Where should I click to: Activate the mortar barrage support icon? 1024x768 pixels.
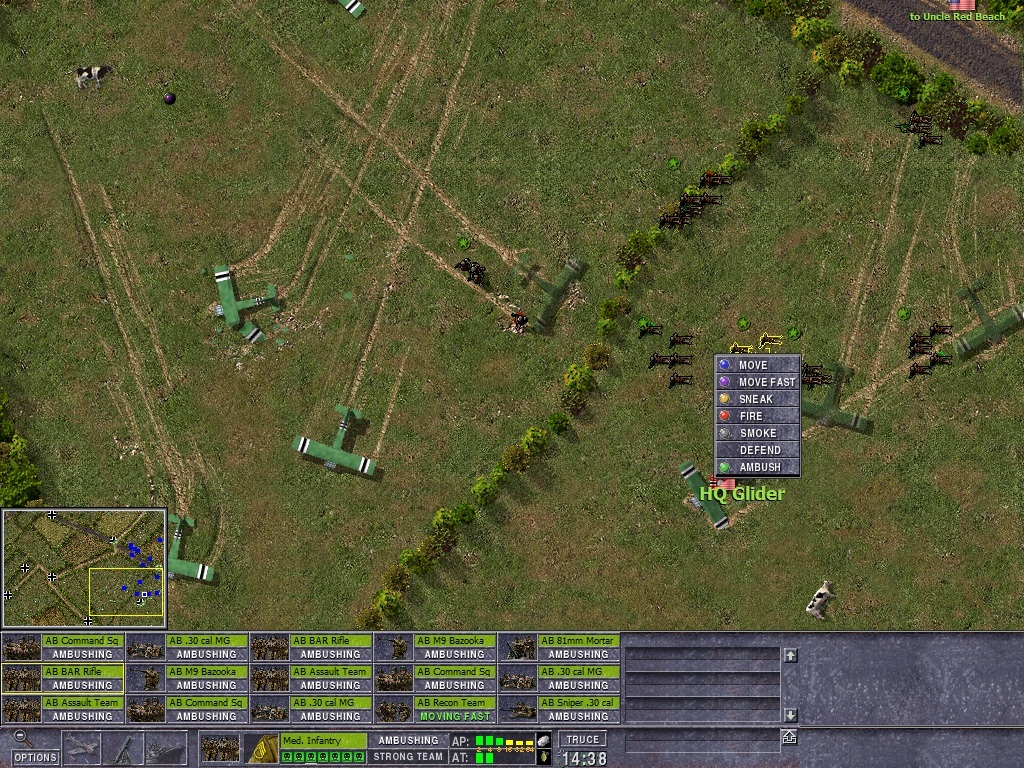(125, 748)
